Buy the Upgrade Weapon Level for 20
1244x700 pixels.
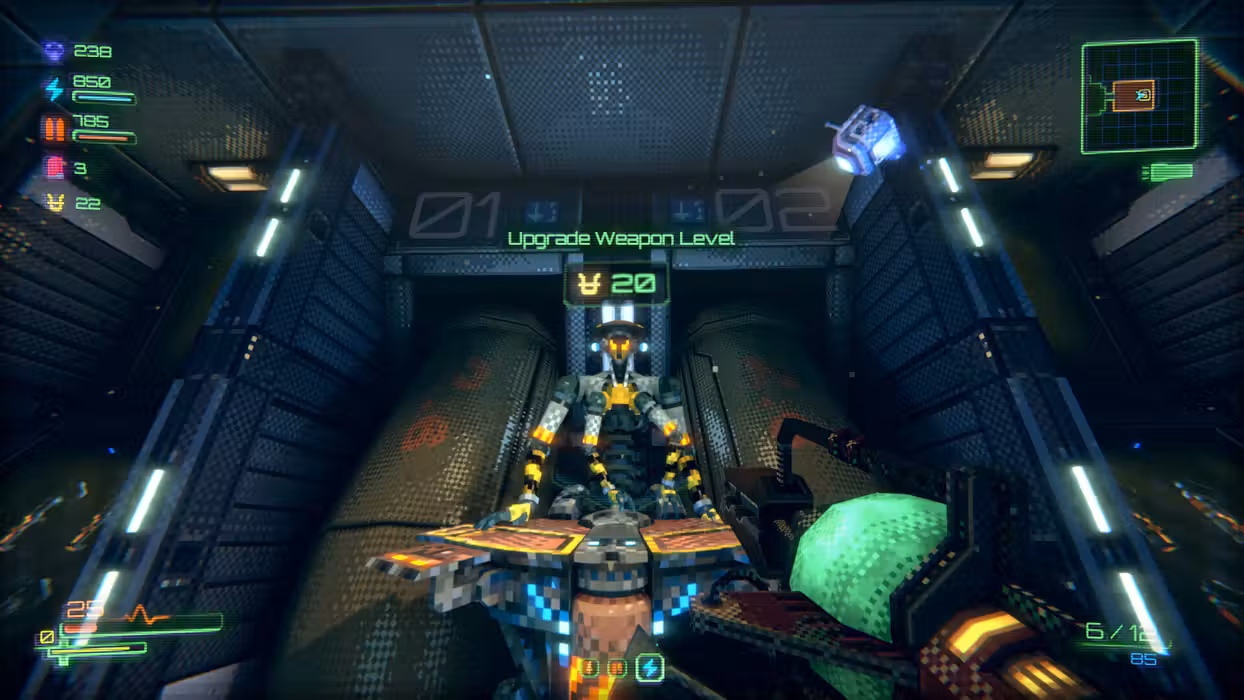616,284
